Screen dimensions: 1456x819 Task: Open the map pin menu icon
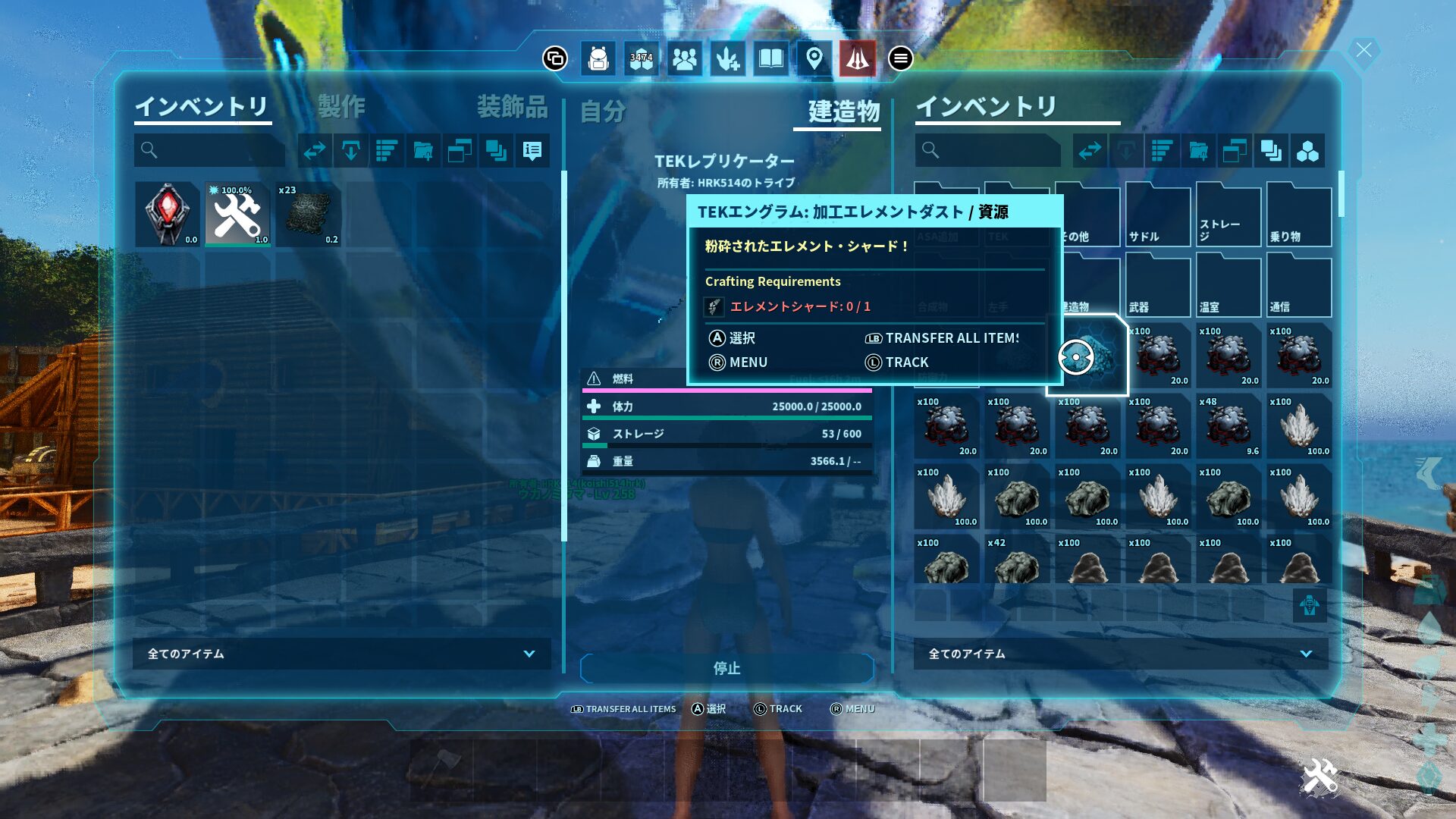[x=814, y=58]
